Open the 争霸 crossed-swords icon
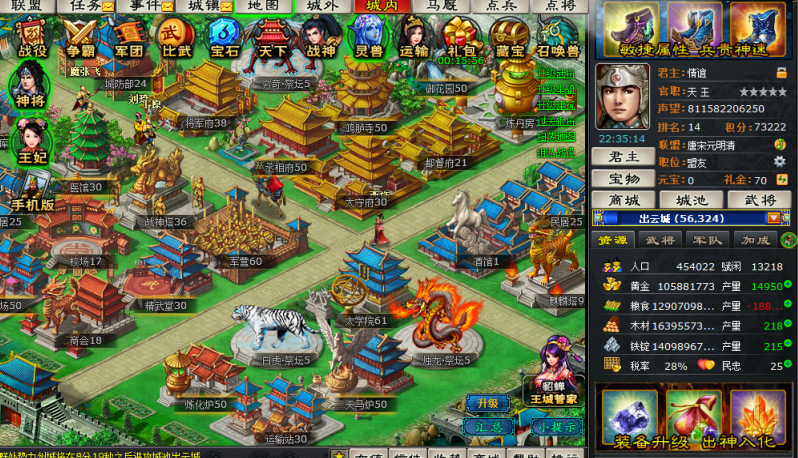This screenshot has width=798, height=458. tap(82, 38)
